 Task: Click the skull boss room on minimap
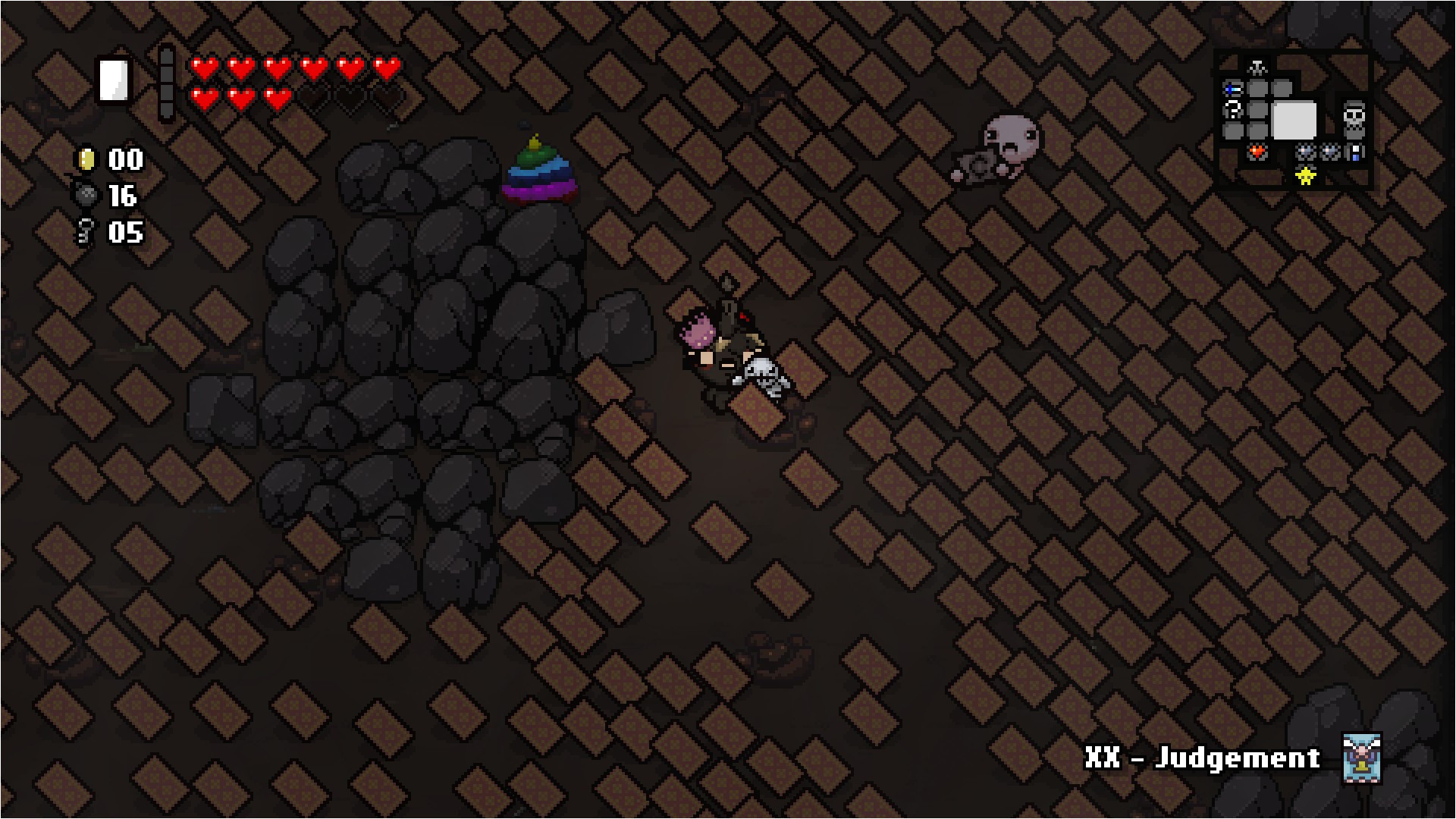coord(1354,119)
